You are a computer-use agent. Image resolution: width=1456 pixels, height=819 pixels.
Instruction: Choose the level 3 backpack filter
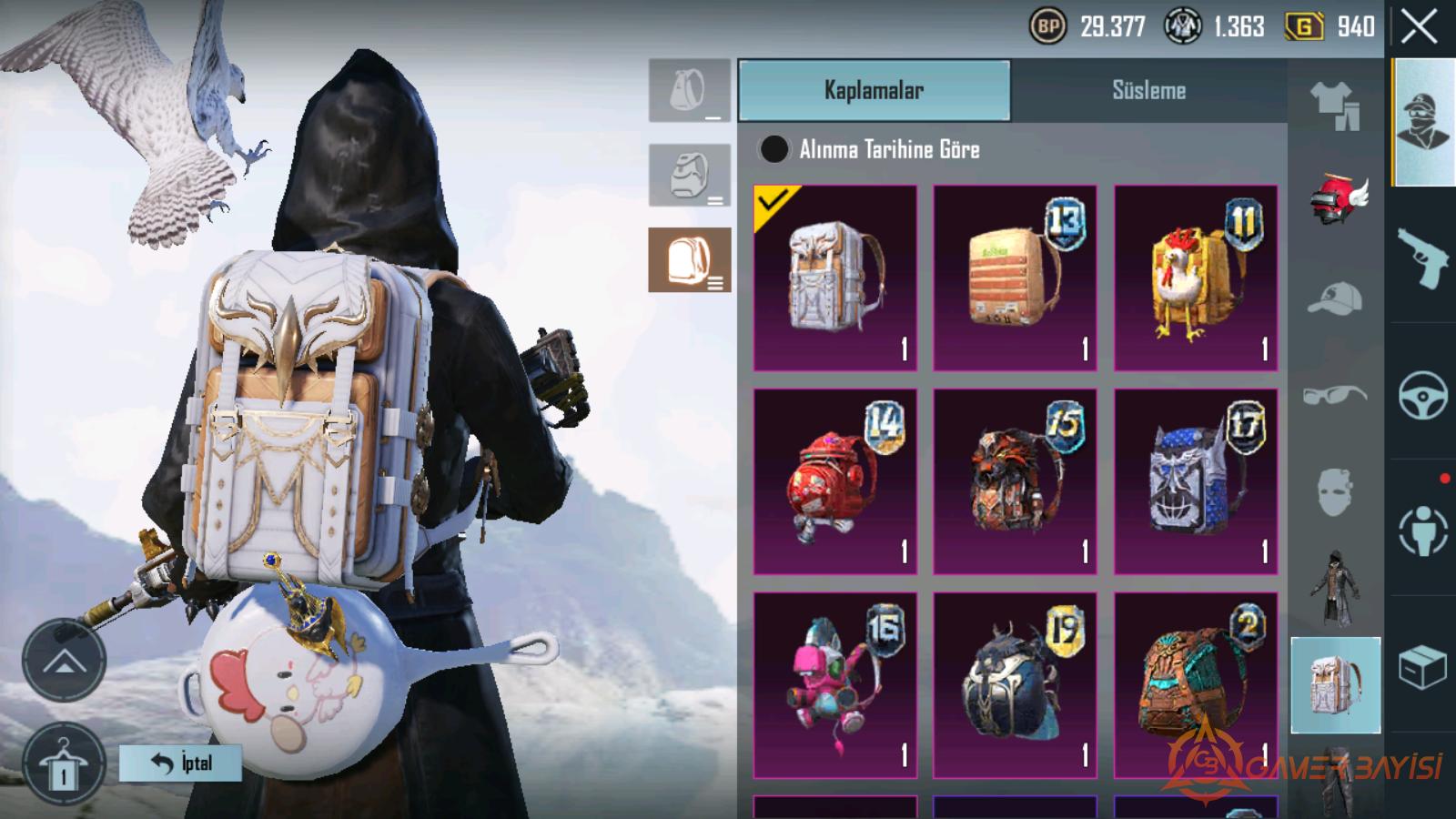point(689,260)
